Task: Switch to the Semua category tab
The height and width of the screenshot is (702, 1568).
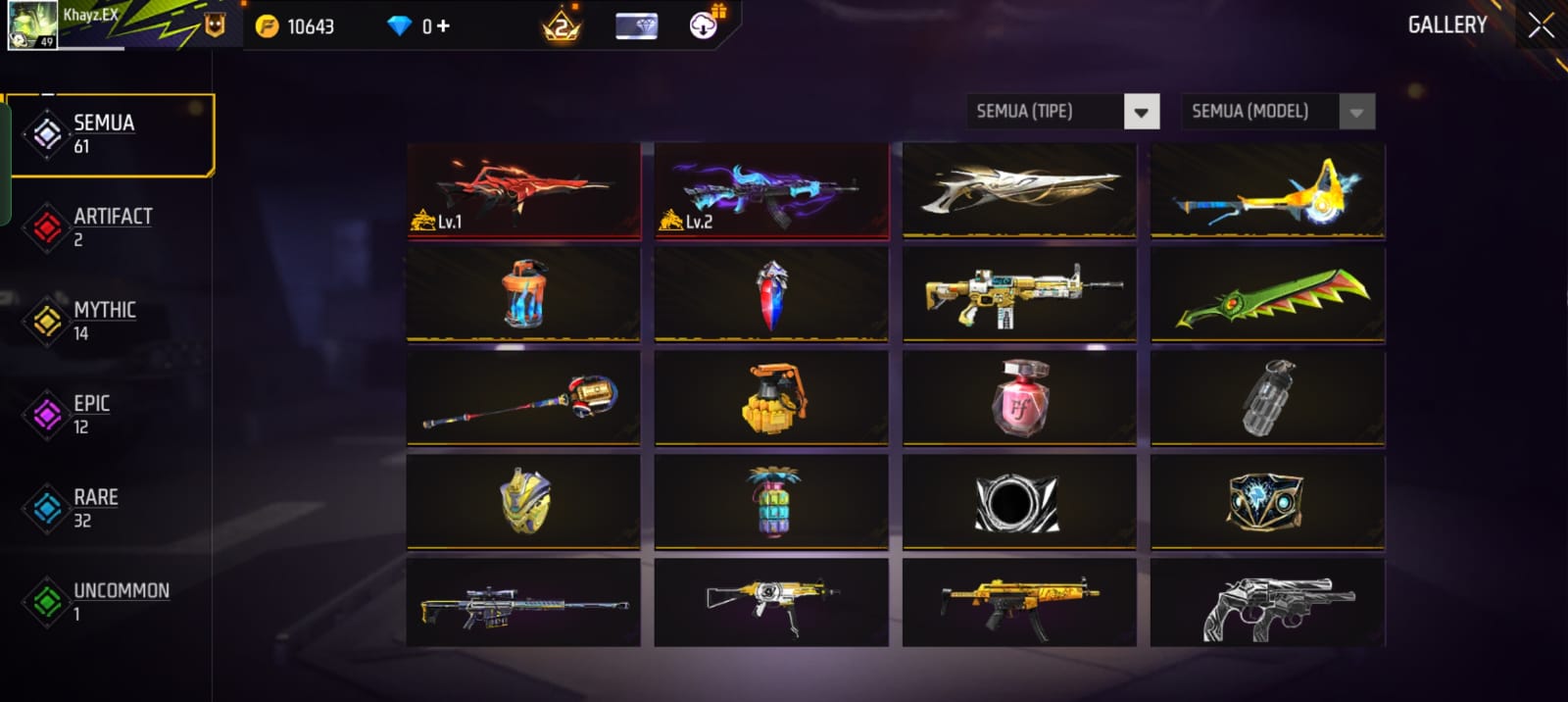Action: (110, 134)
